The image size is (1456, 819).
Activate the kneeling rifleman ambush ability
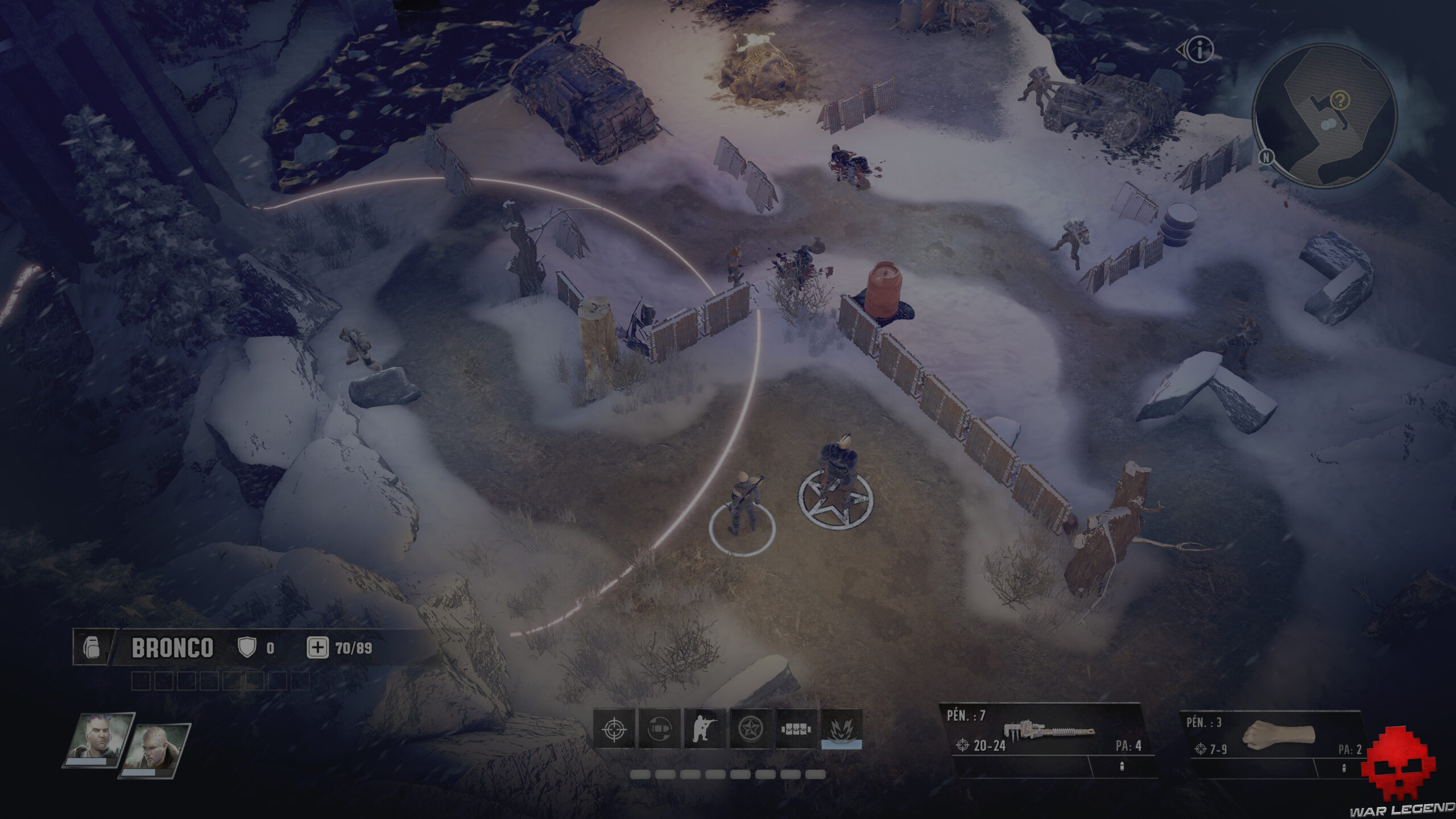click(x=705, y=729)
